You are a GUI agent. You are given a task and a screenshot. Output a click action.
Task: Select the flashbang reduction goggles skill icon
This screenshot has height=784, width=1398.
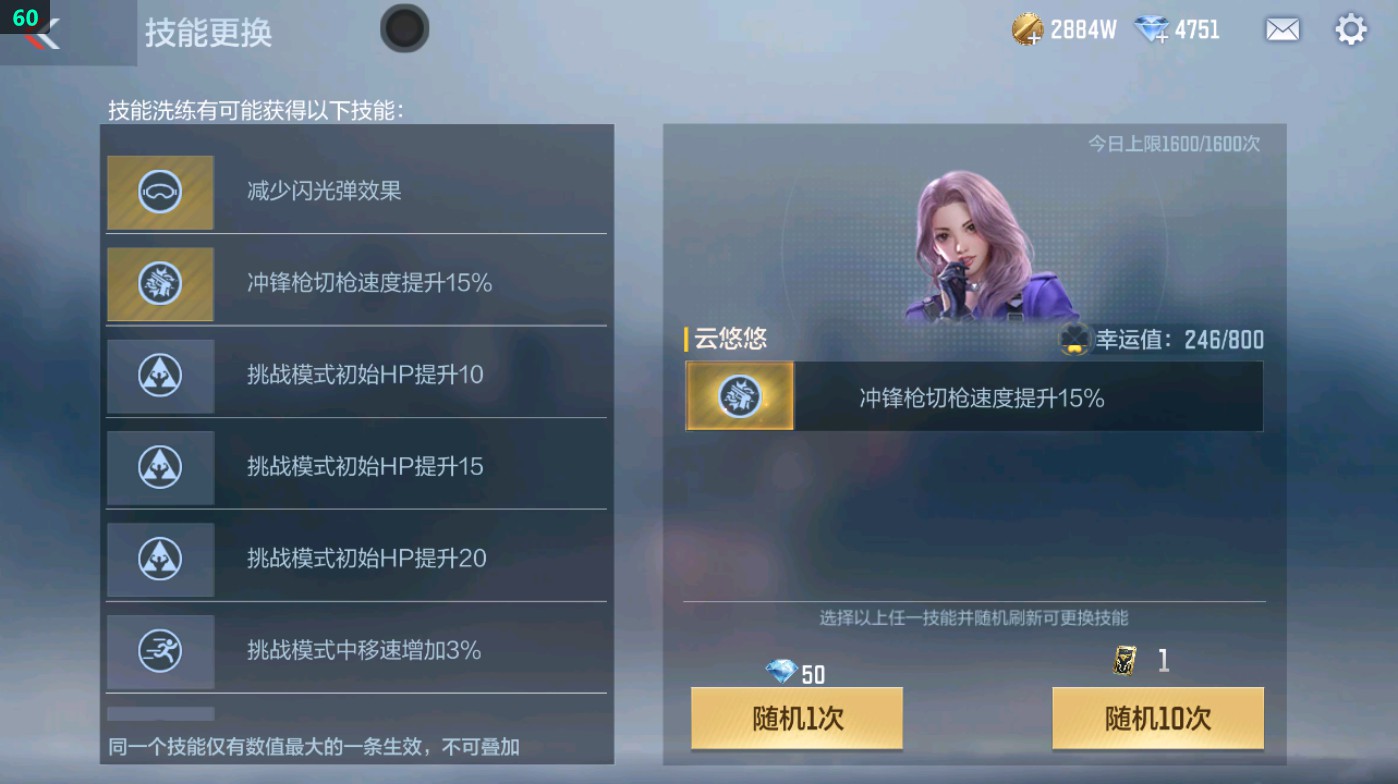(x=160, y=192)
